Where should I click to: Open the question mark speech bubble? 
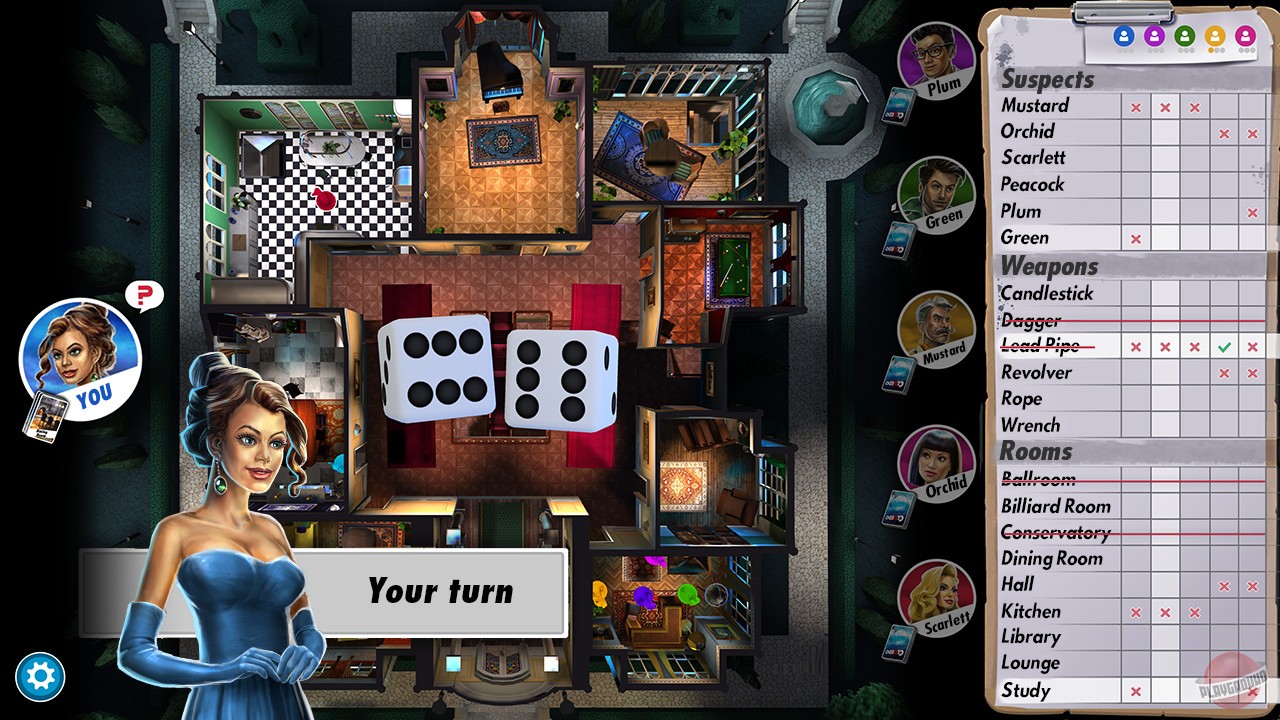pos(144,295)
